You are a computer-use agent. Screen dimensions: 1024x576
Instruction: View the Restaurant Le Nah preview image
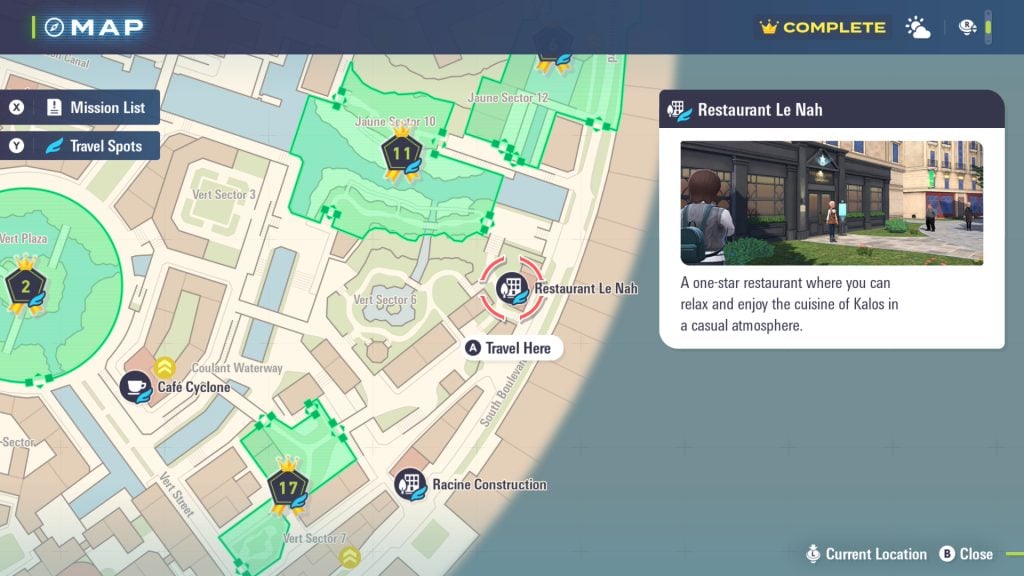[831, 203]
